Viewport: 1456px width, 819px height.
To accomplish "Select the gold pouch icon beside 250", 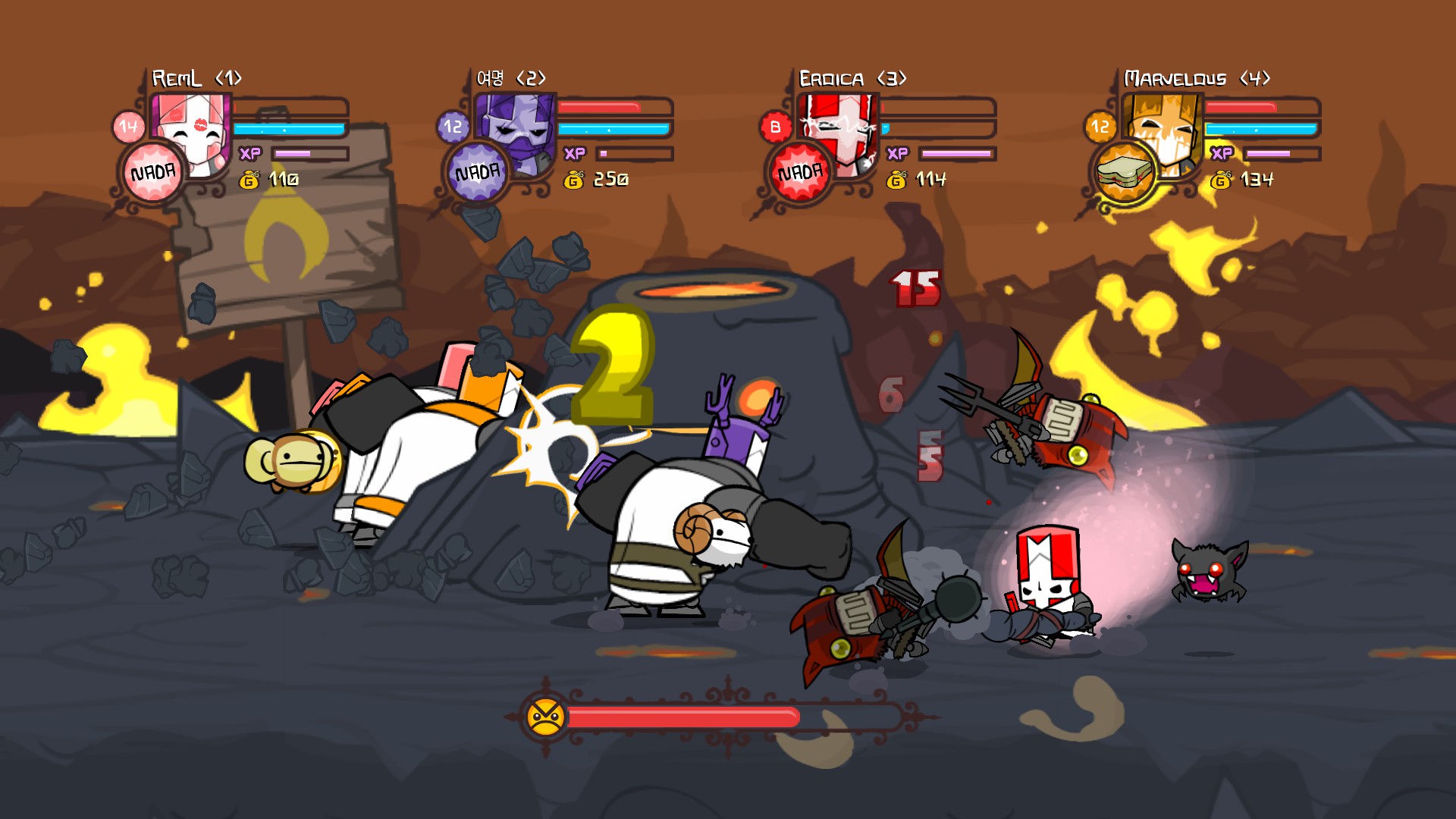I will 574,180.
